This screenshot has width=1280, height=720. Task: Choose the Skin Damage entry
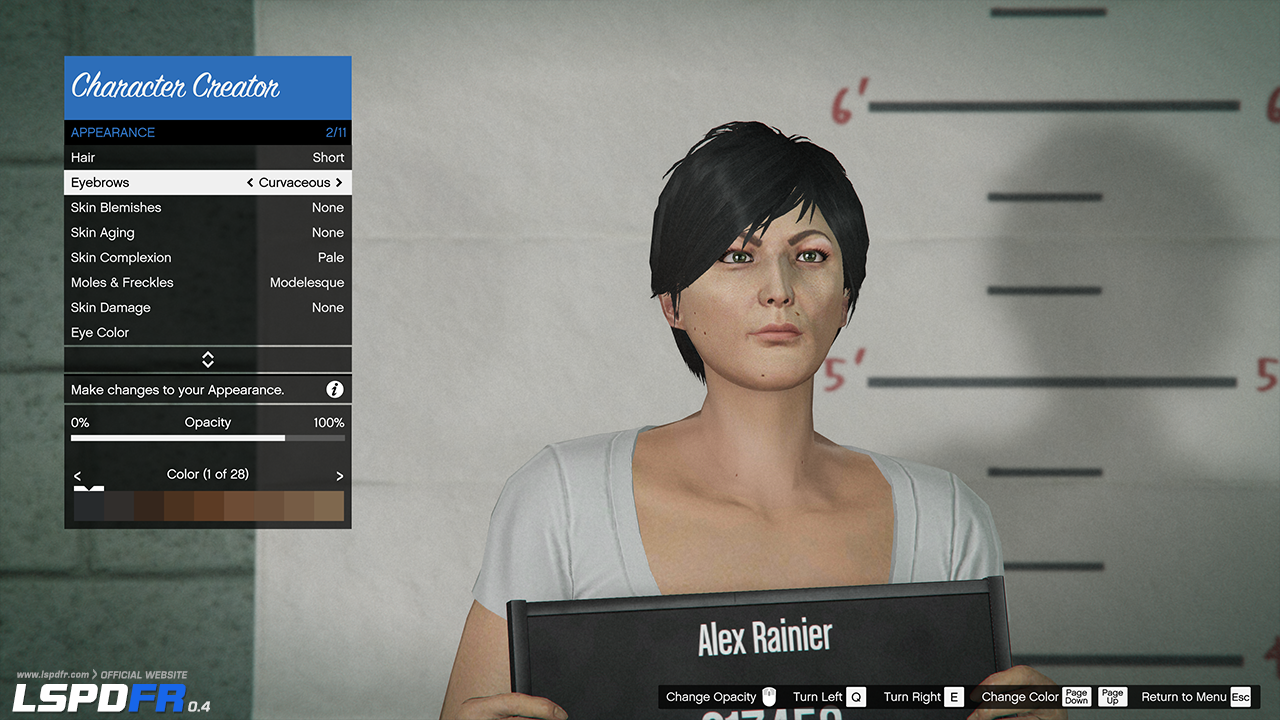pos(207,308)
